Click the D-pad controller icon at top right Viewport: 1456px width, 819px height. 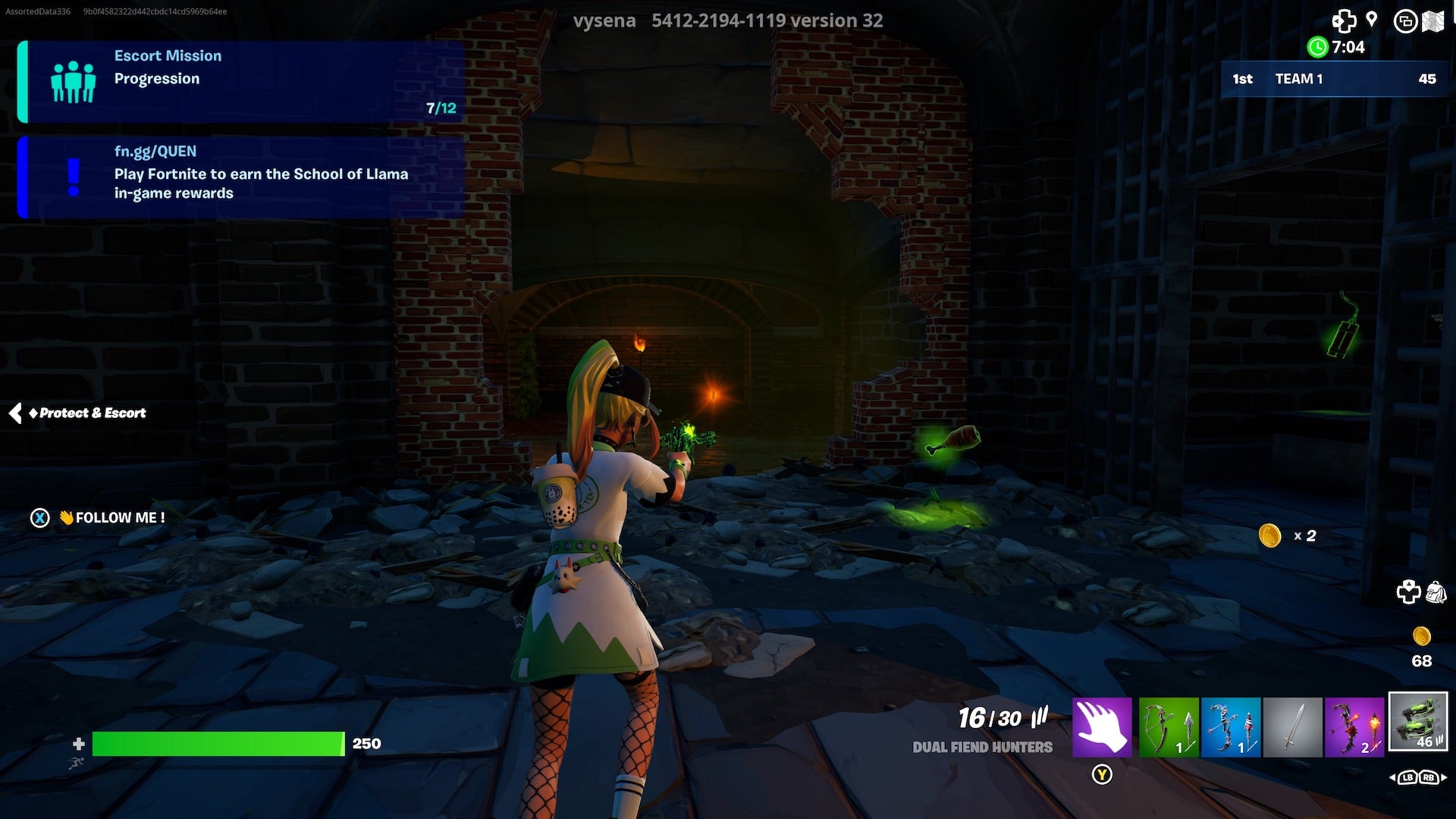[x=1345, y=20]
